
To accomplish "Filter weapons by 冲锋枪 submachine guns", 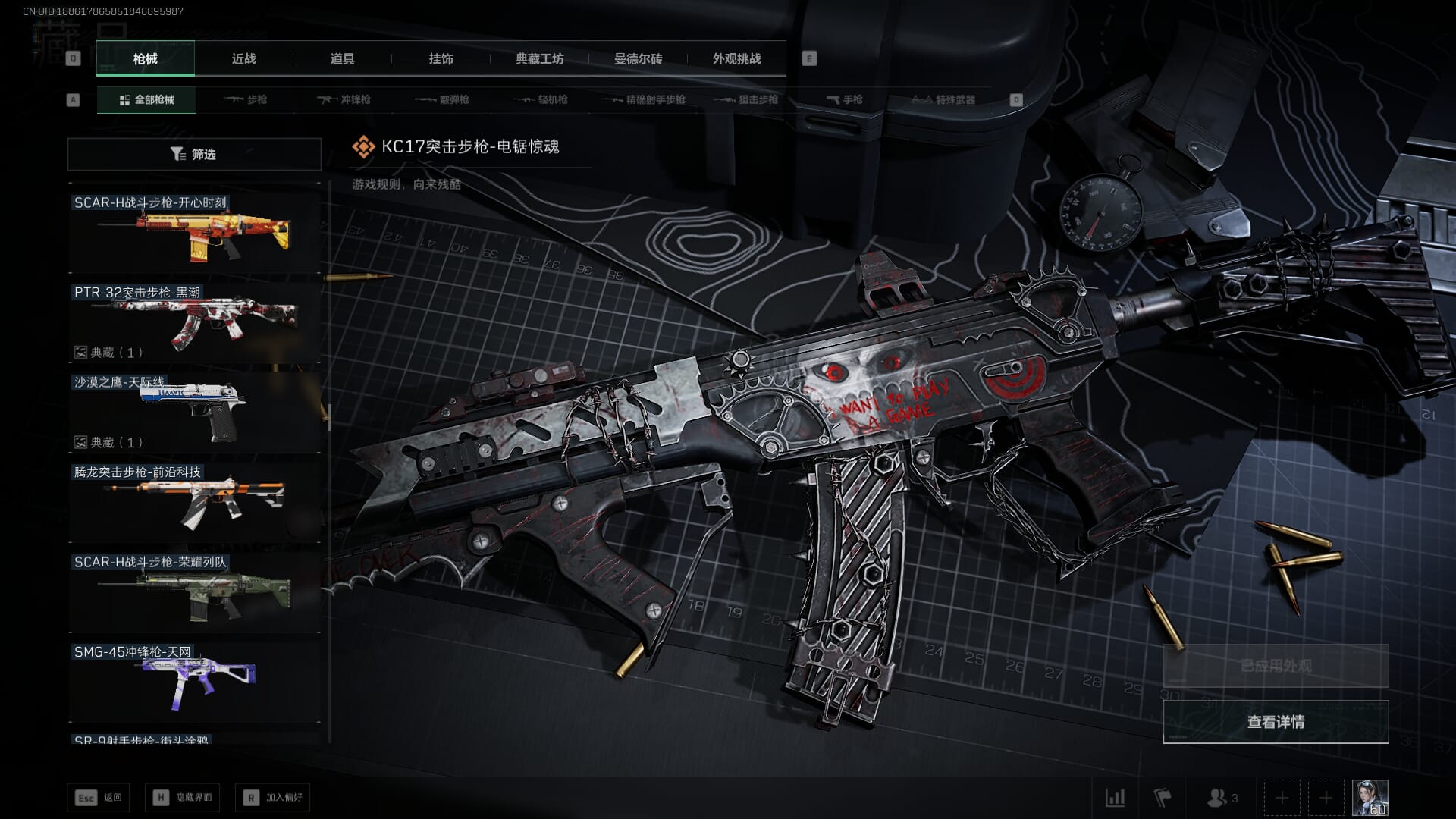I will [x=344, y=99].
